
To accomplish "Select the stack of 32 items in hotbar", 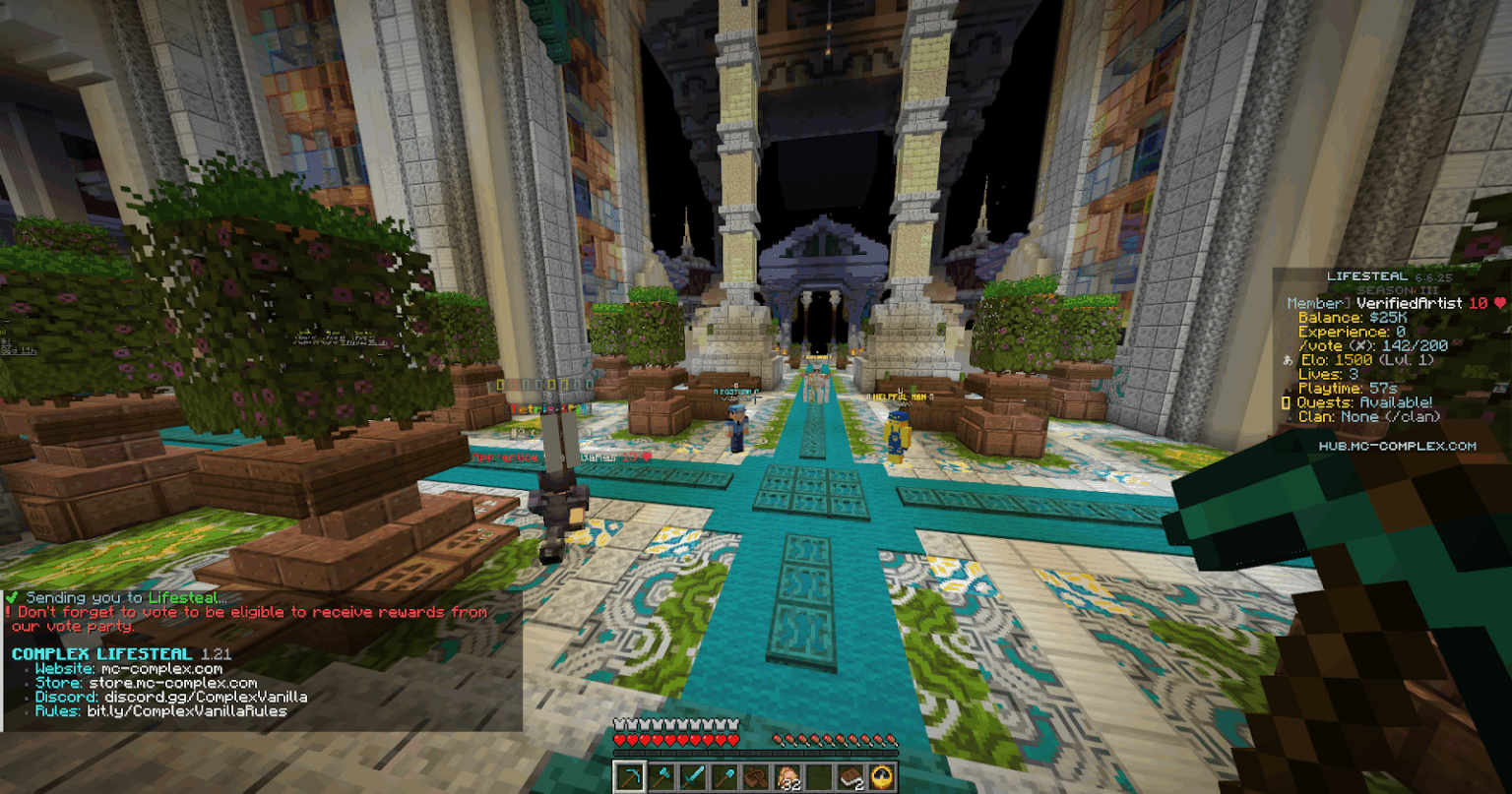I will pos(787,776).
